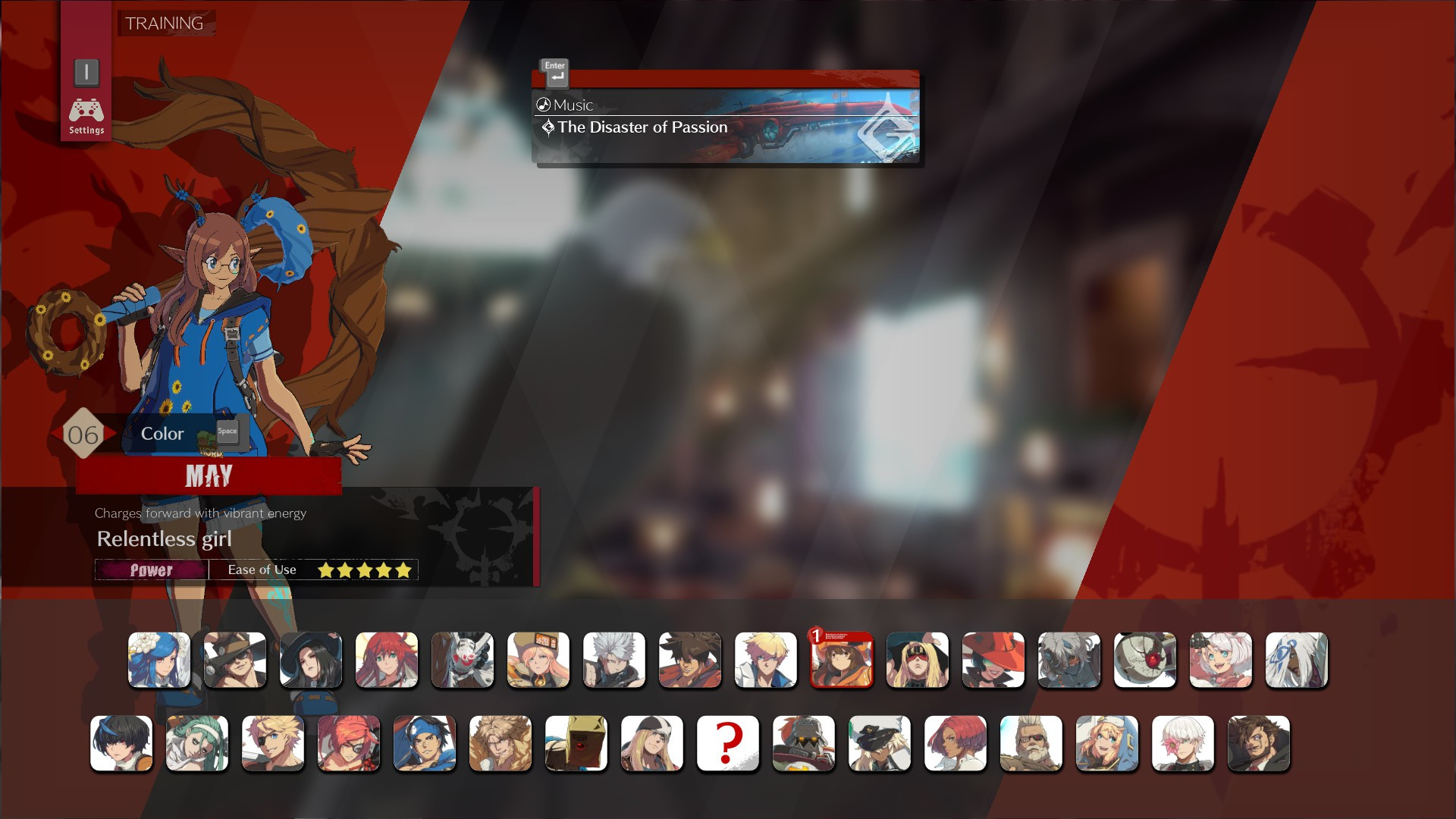1456x819 pixels.
Task: Click the five-star Ease of Use rating
Action: pos(364,570)
